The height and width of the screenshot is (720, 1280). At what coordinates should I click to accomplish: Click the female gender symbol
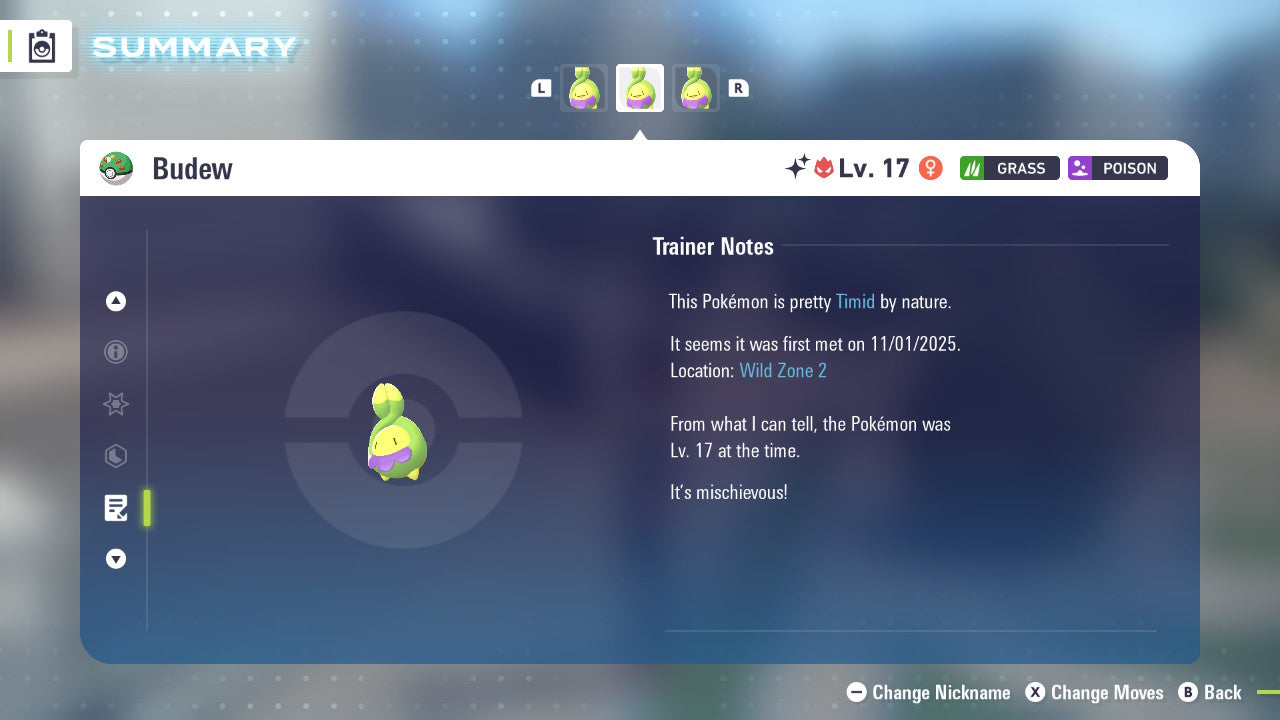point(930,168)
